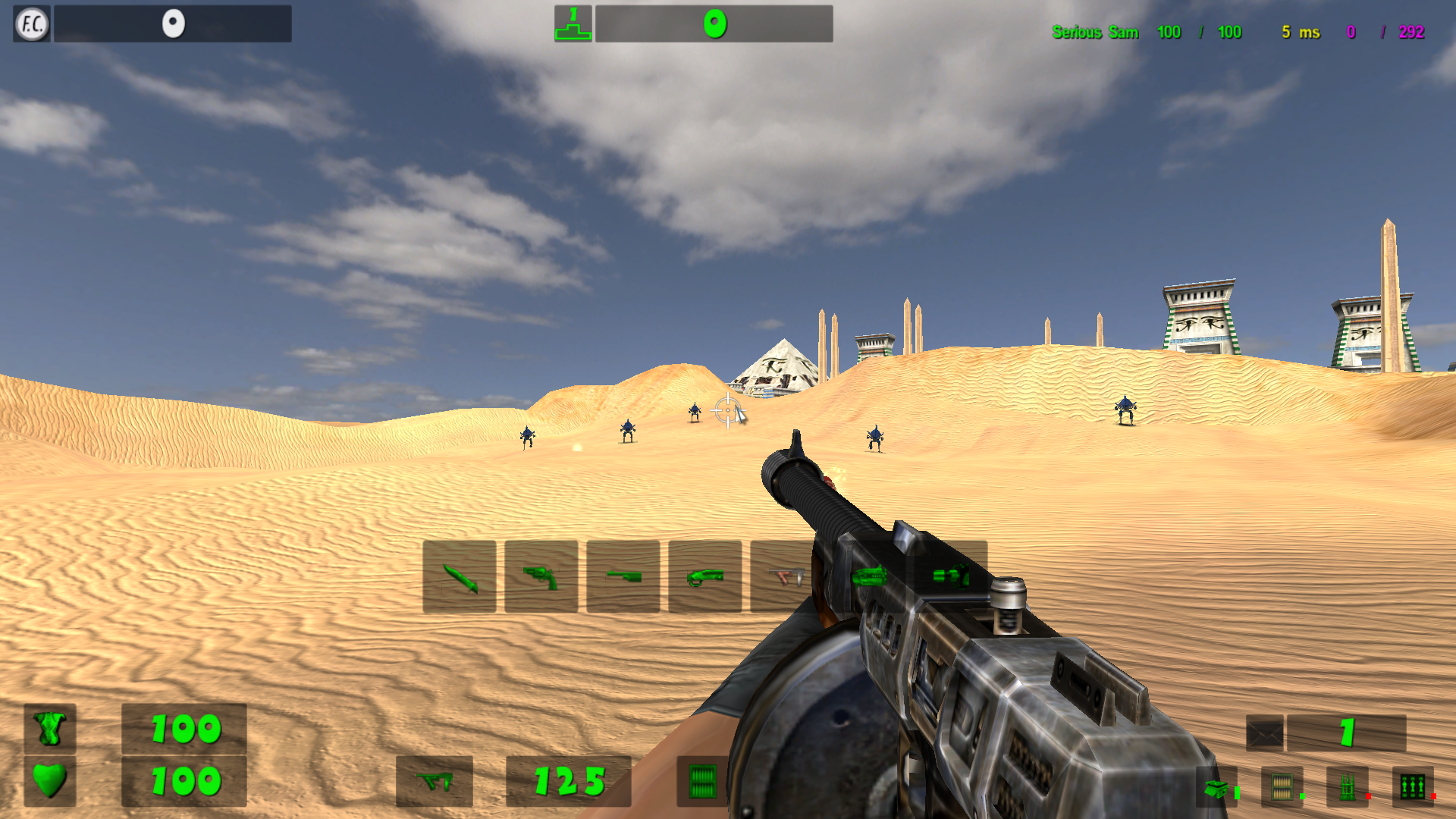Click the 5 ms ping readout
Screen dimensions: 1456x819
(x=1300, y=32)
